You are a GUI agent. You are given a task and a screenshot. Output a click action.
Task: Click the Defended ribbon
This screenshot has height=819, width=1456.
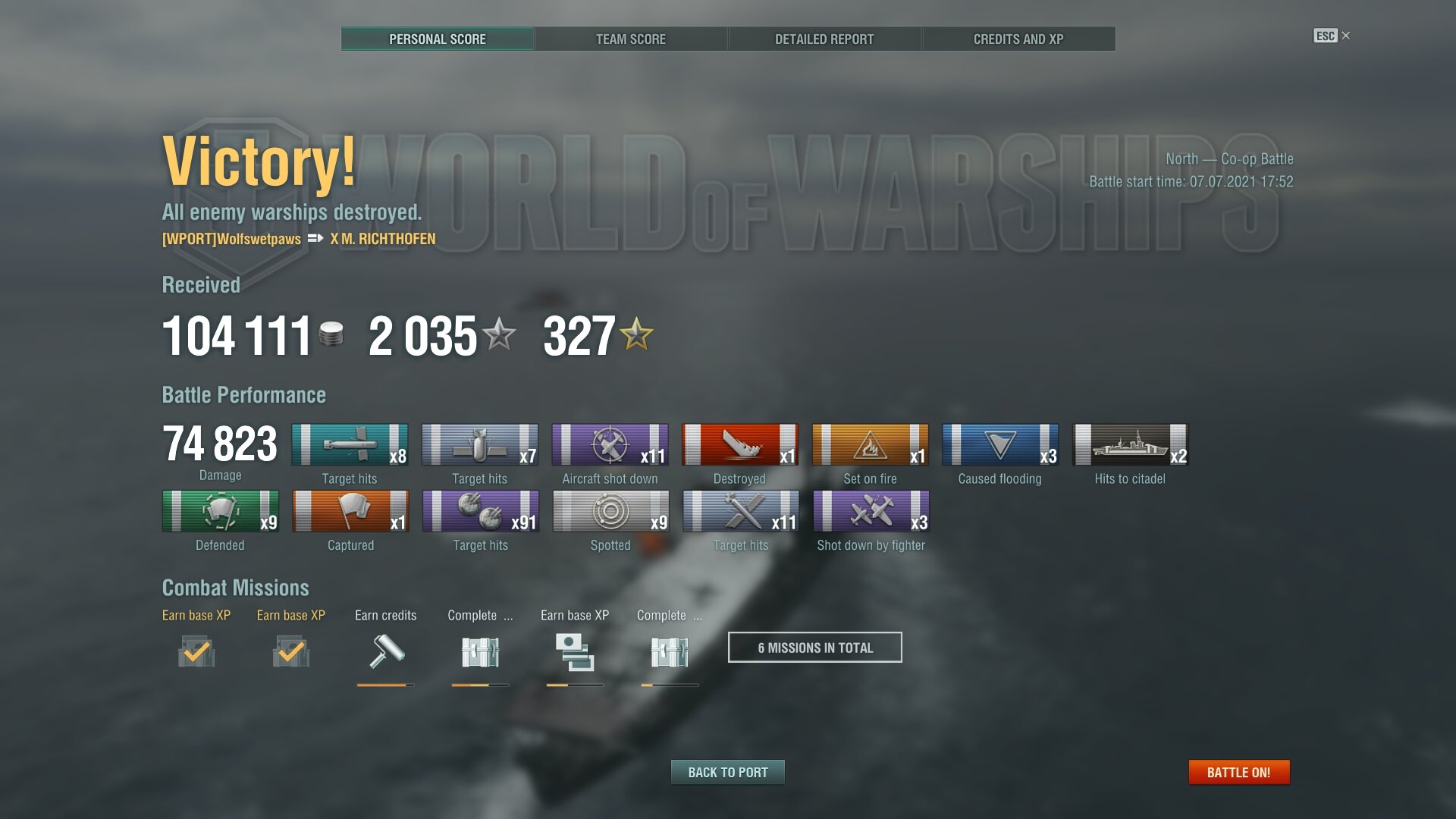(x=220, y=511)
